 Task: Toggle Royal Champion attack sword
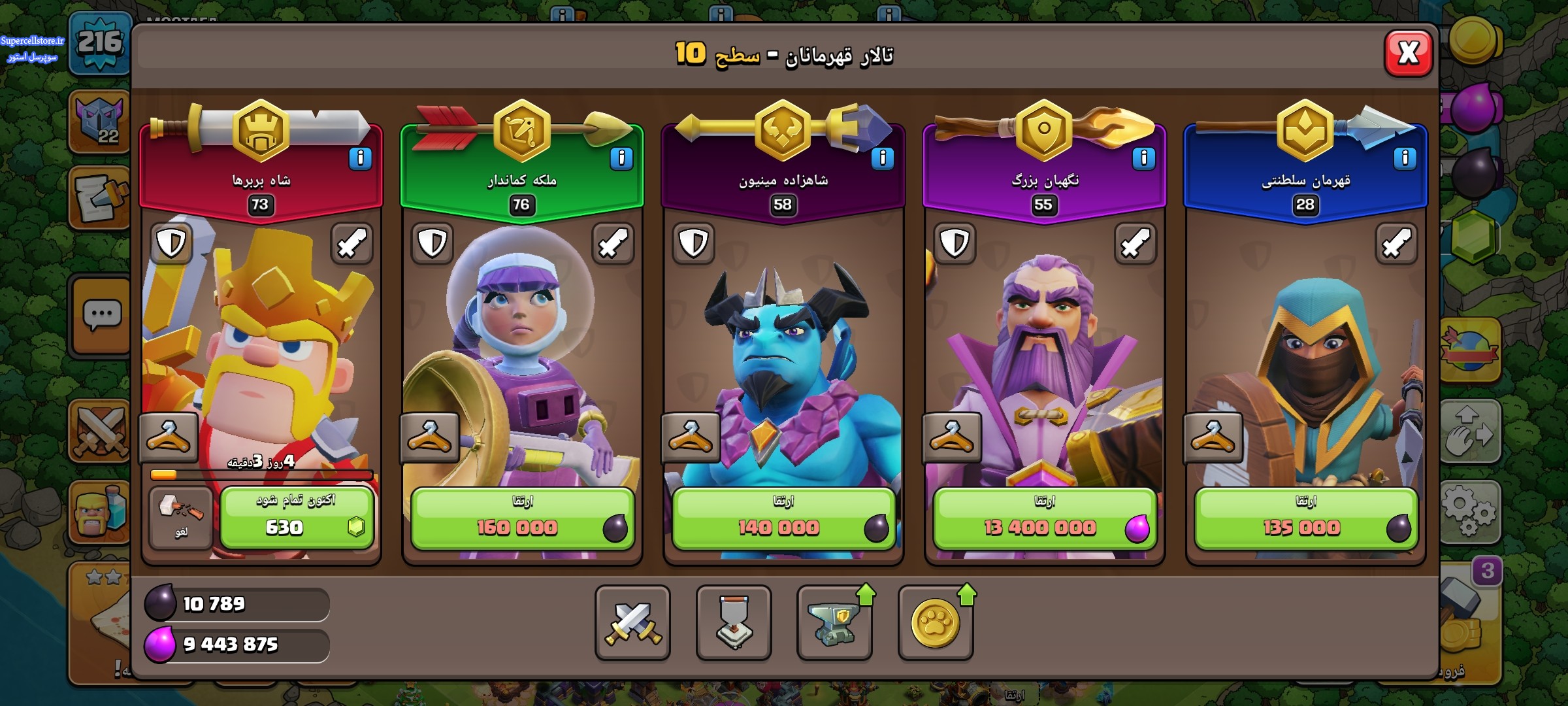[x=1396, y=244]
